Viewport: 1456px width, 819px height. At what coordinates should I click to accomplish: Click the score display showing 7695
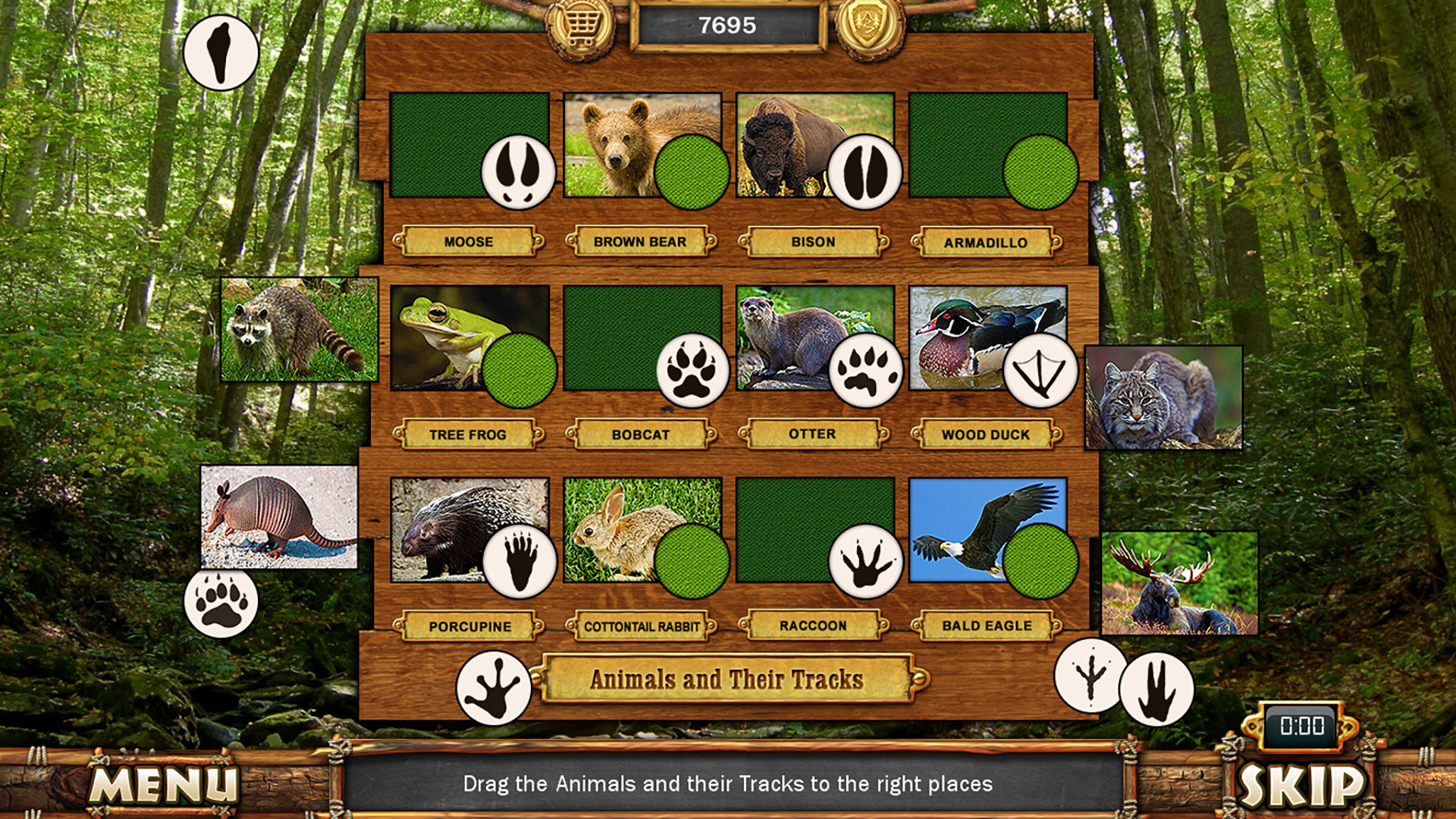(x=730, y=25)
